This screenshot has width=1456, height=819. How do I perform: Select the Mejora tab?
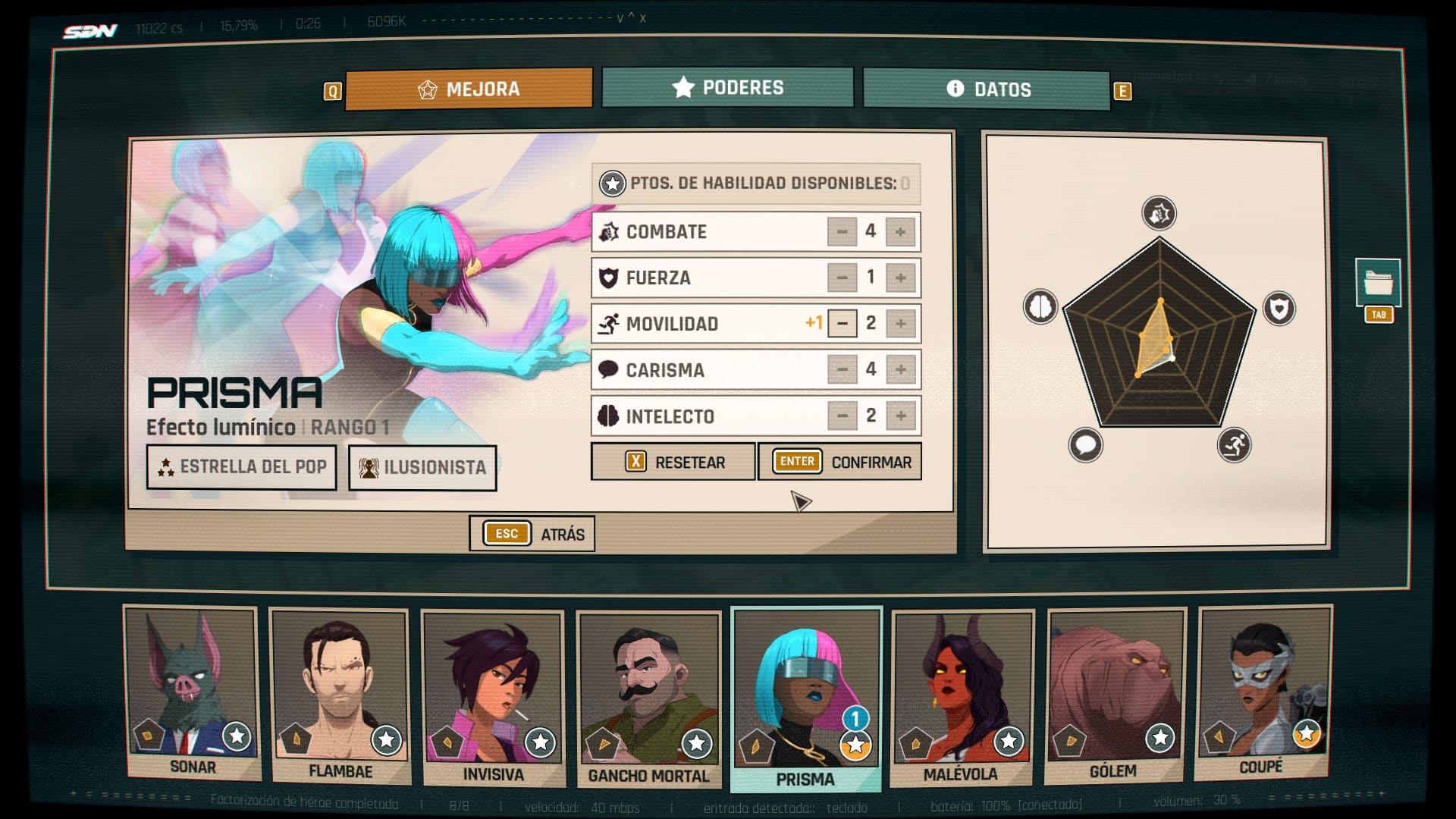(x=469, y=89)
